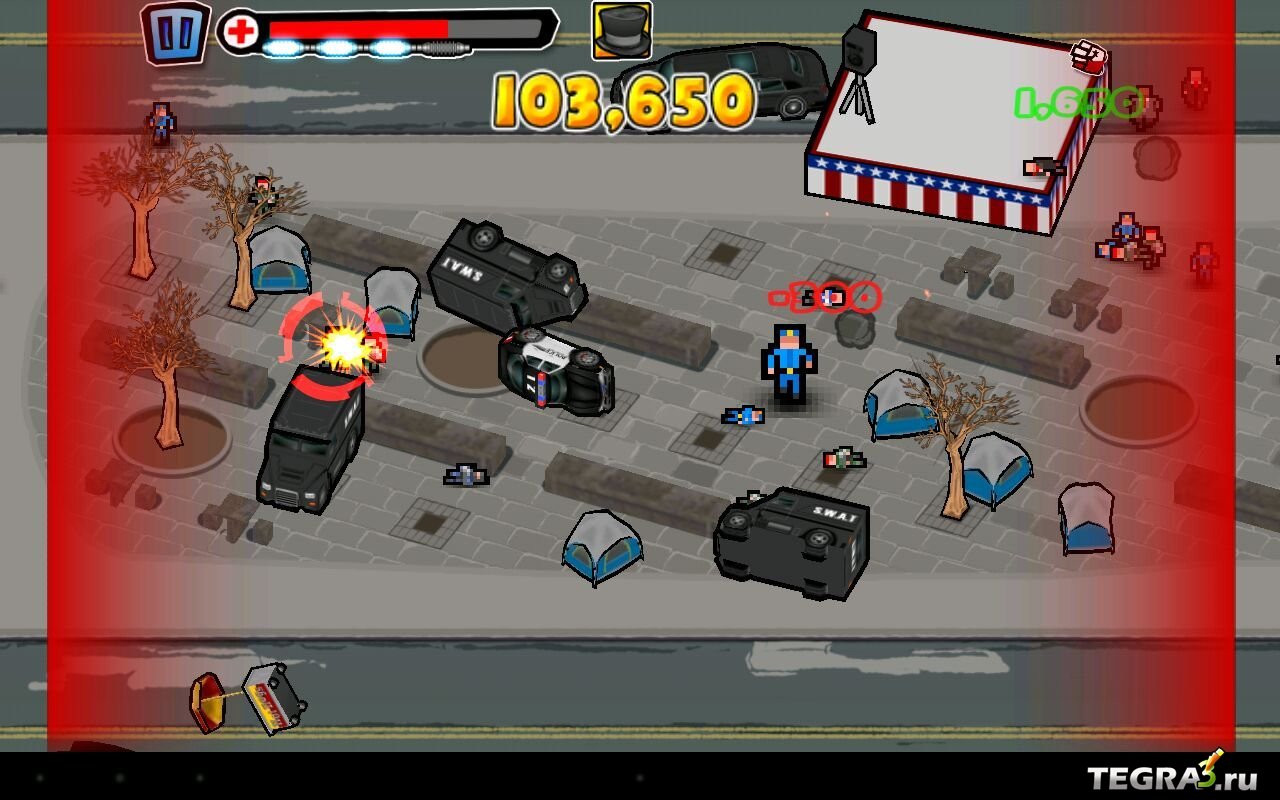Pause the game with the pause button

click(x=175, y=33)
